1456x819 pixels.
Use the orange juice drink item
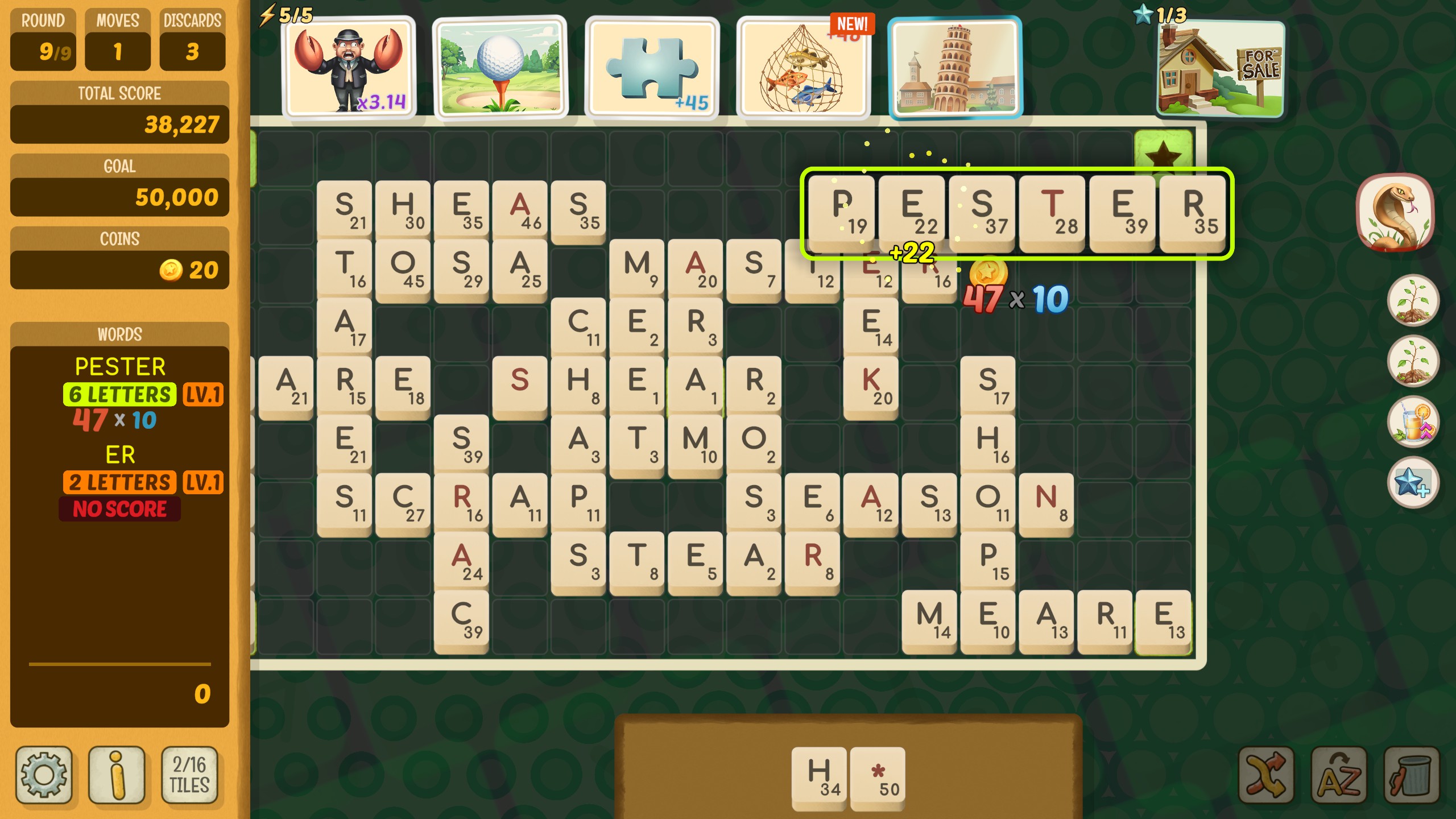pos(1413,422)
